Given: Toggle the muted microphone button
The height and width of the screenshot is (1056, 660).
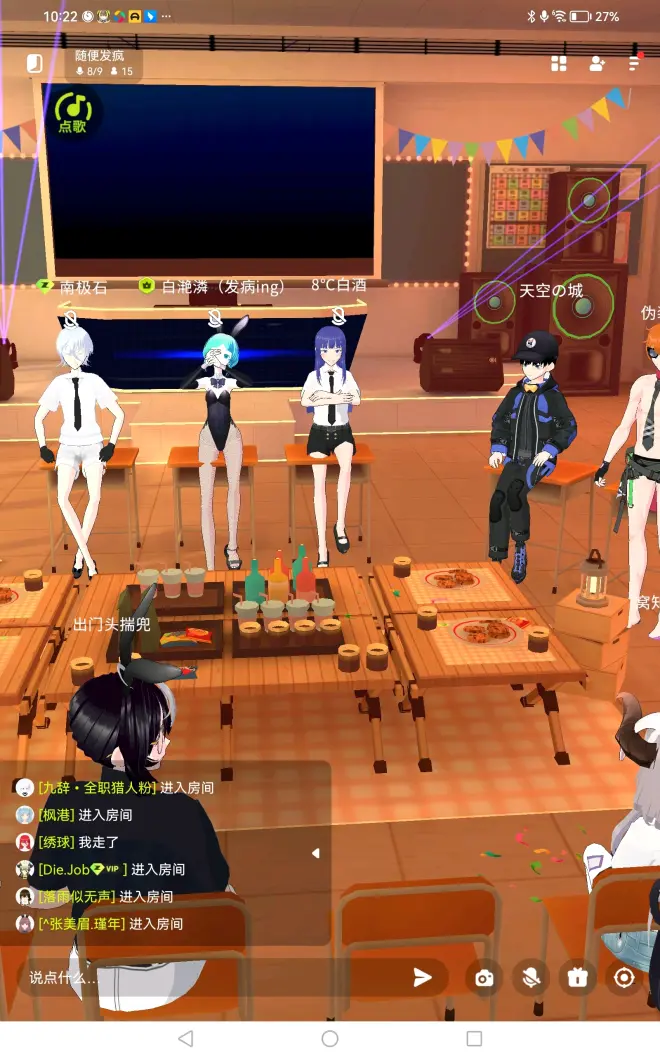Looking at the screenshot, I should tap(531, 977).
